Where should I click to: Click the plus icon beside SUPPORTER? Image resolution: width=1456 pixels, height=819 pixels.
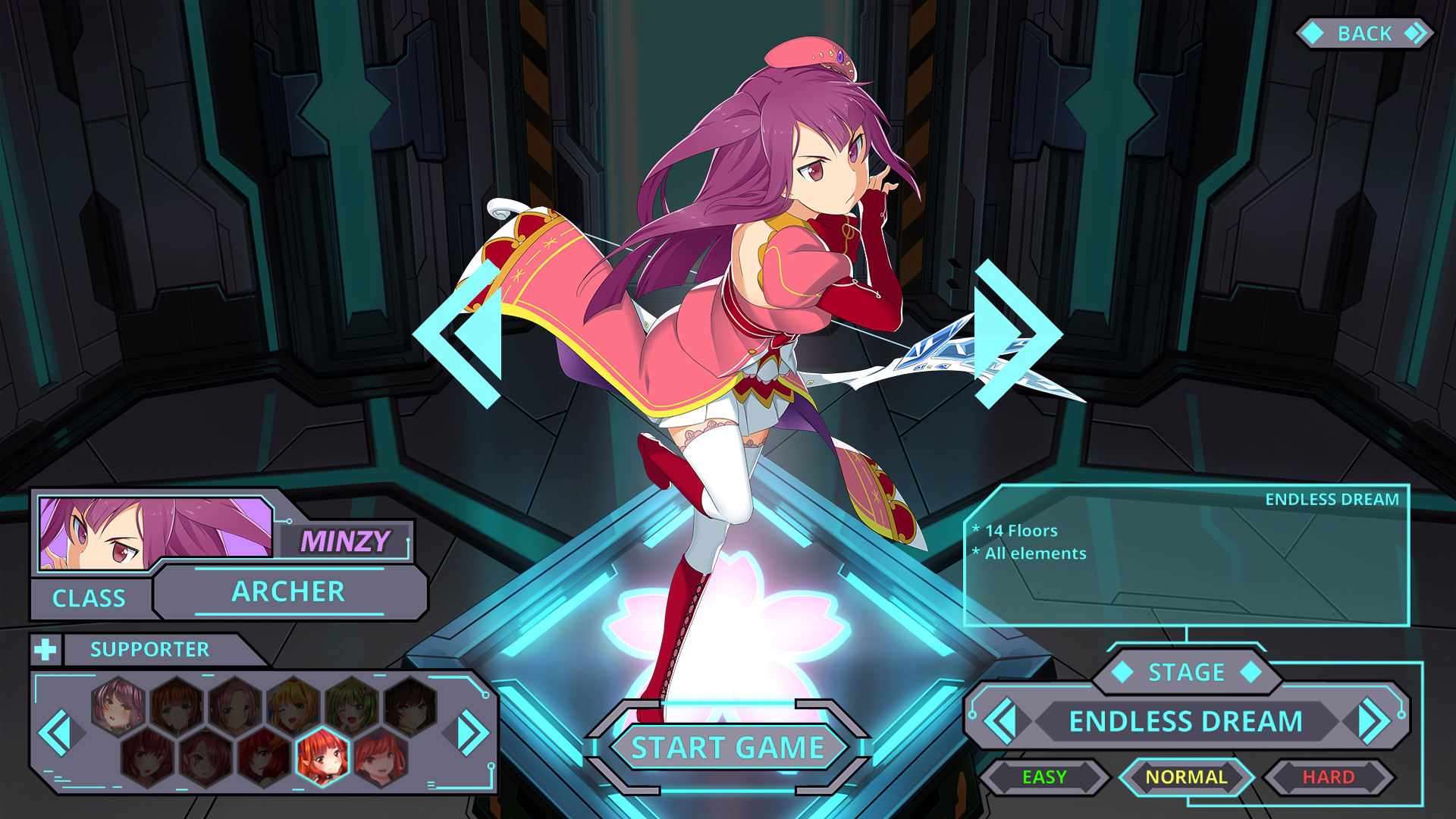tap(45, 649)
